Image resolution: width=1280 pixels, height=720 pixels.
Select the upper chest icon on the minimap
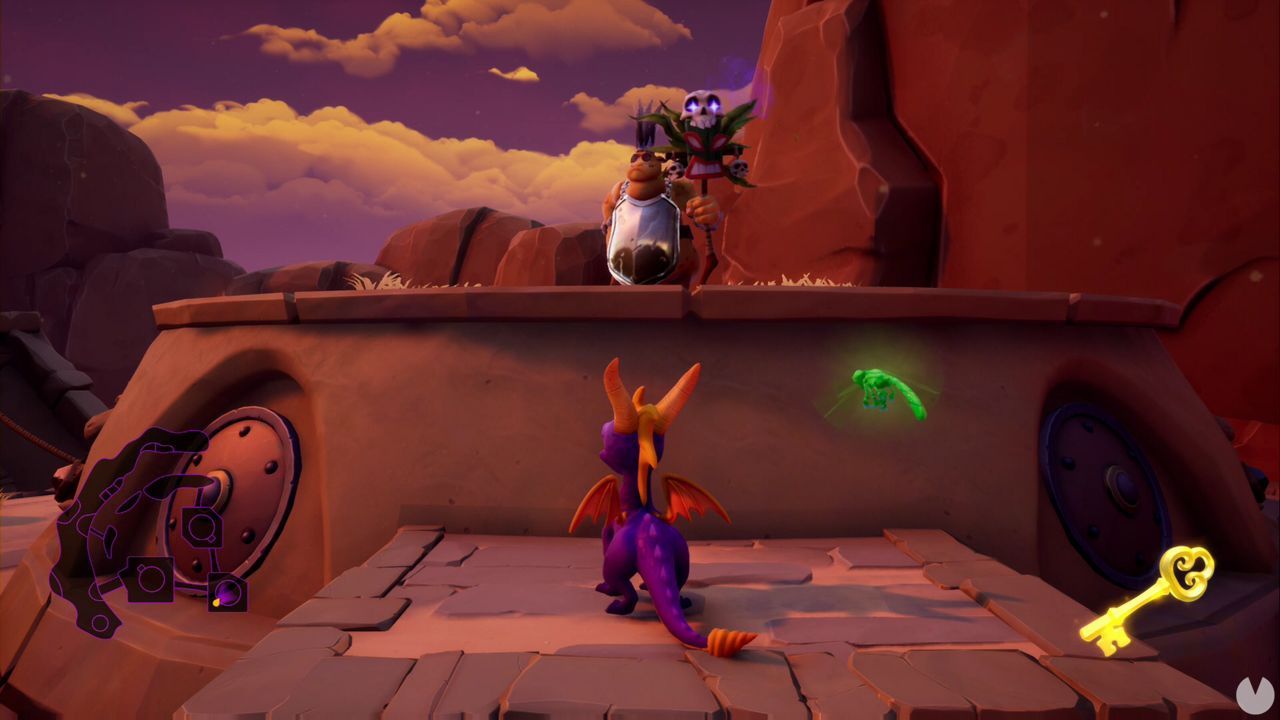200,525
